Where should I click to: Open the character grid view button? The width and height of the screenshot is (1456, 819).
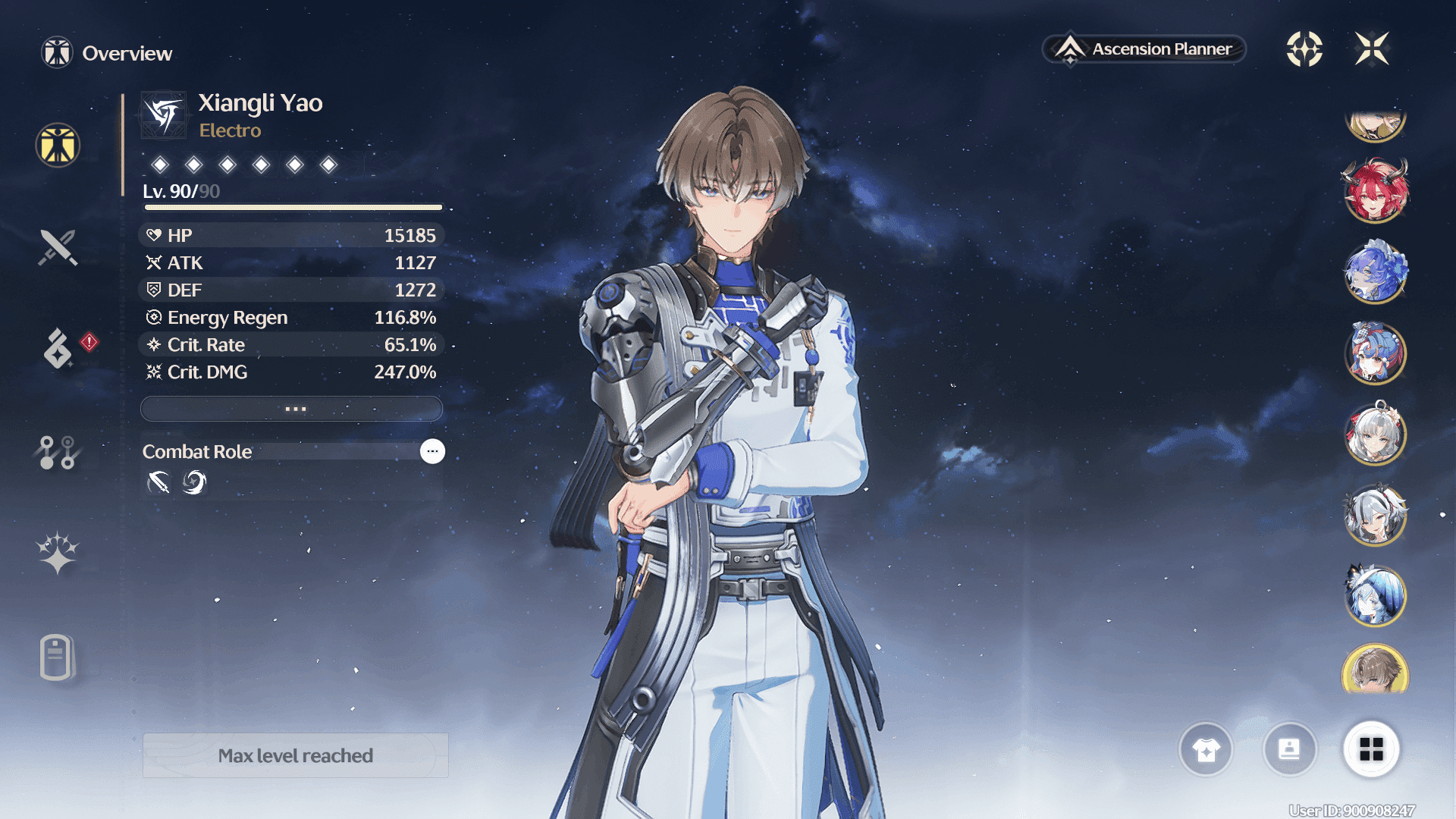click(1371, 750)
